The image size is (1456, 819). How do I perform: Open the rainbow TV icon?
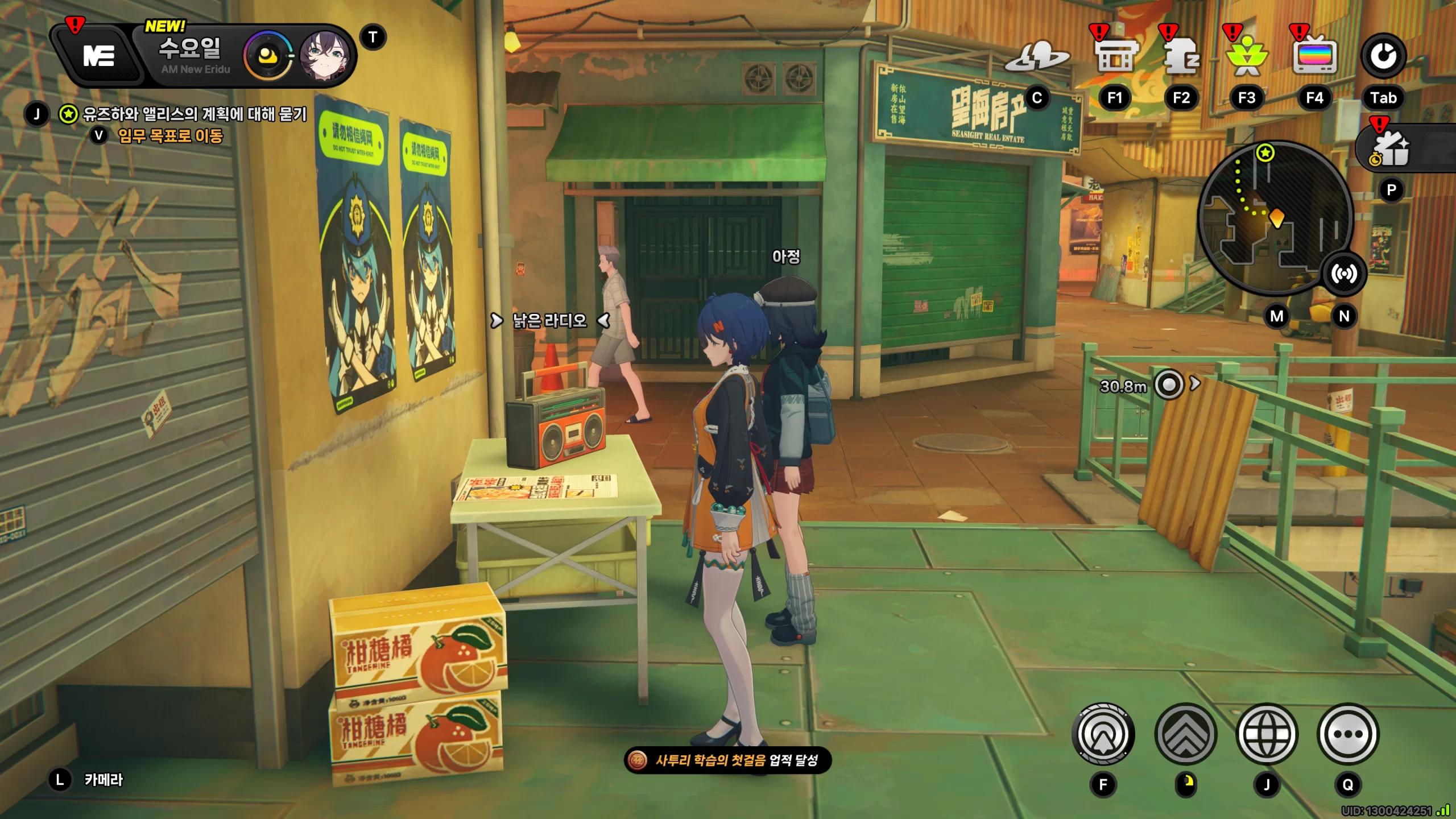tap(1314, 57)
